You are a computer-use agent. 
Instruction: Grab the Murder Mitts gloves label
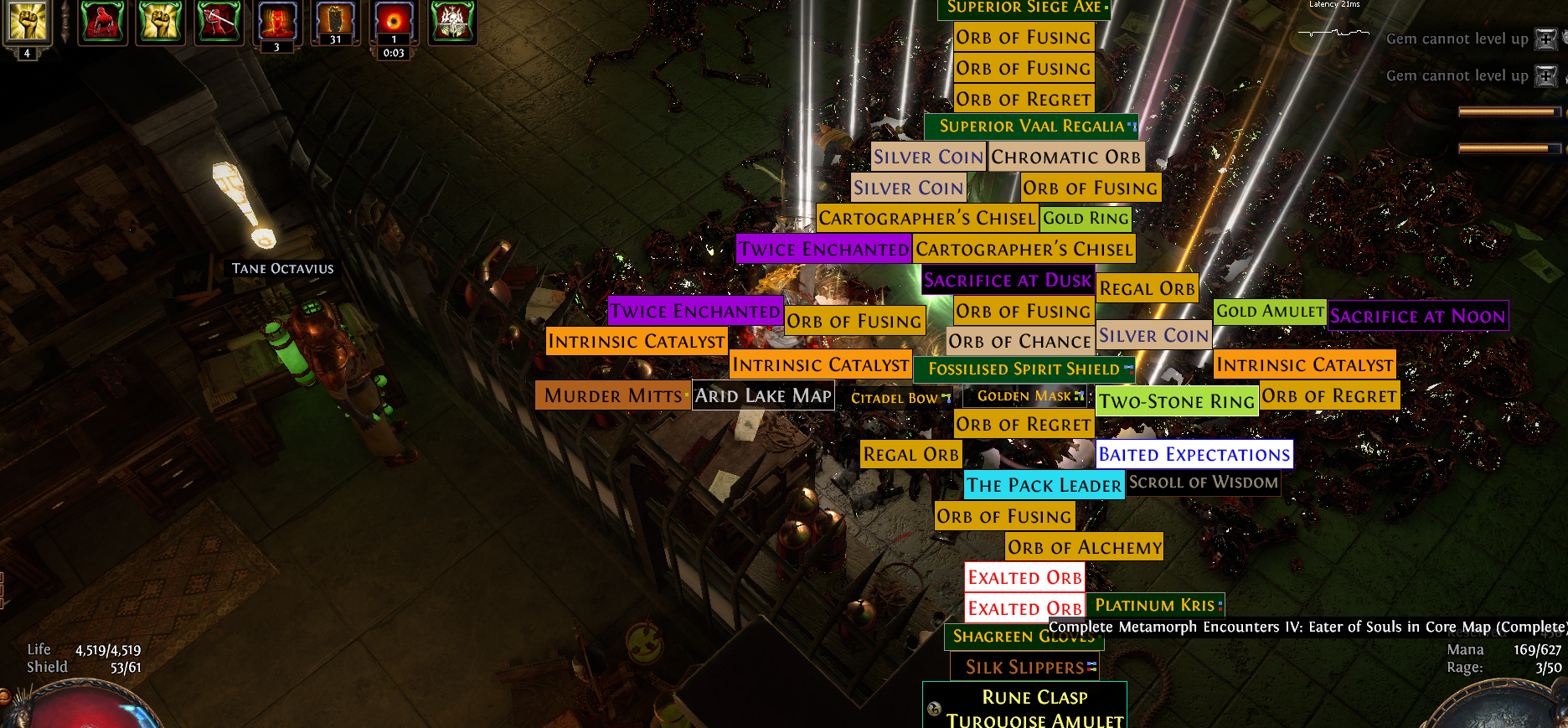(x=613, y=395)
